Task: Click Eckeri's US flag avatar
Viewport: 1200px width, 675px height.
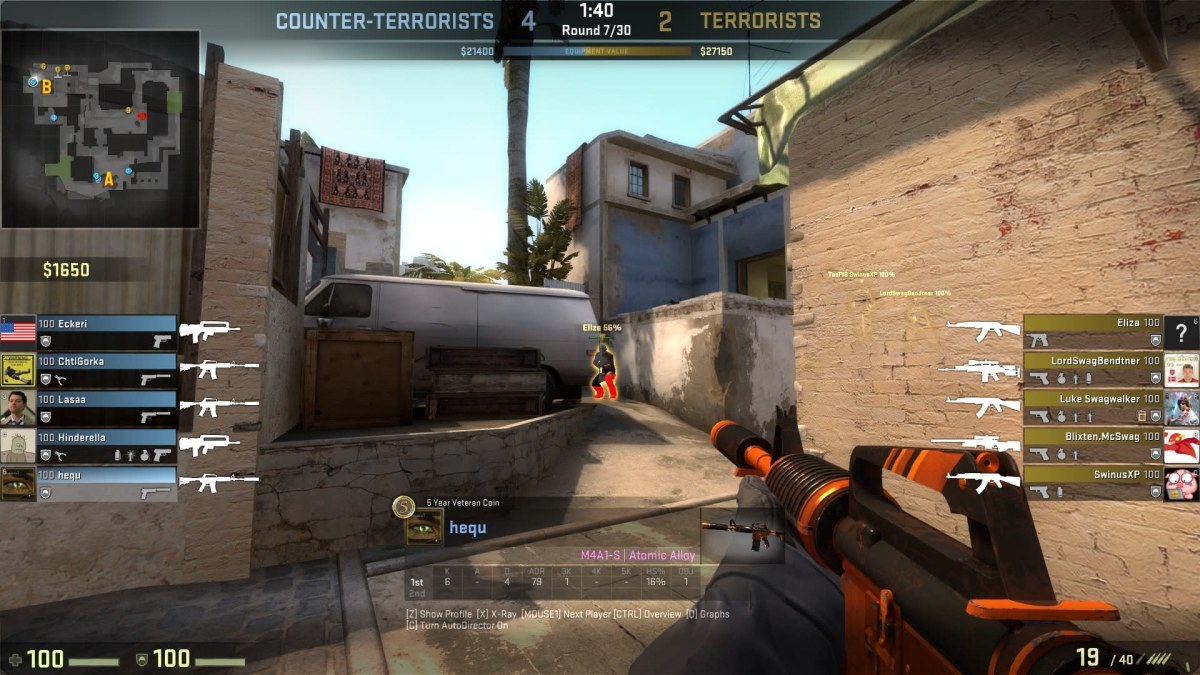Action: (x=18, y=332)
